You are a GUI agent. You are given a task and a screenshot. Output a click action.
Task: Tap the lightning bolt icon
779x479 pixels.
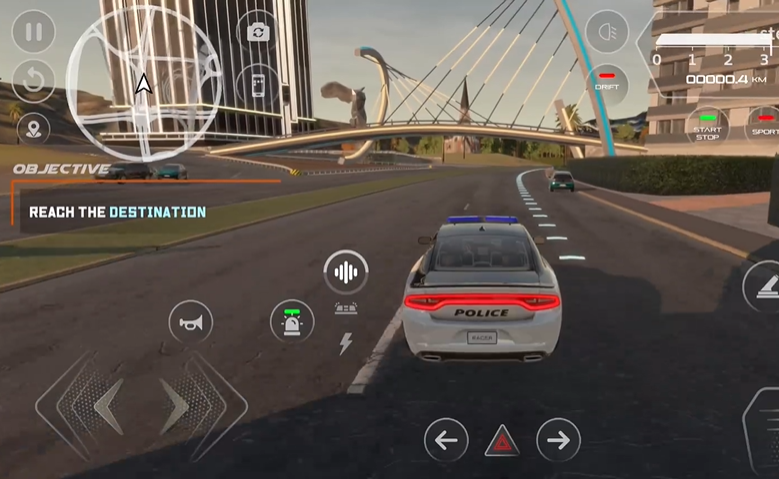pyautogui.click(x=346, y=344)
